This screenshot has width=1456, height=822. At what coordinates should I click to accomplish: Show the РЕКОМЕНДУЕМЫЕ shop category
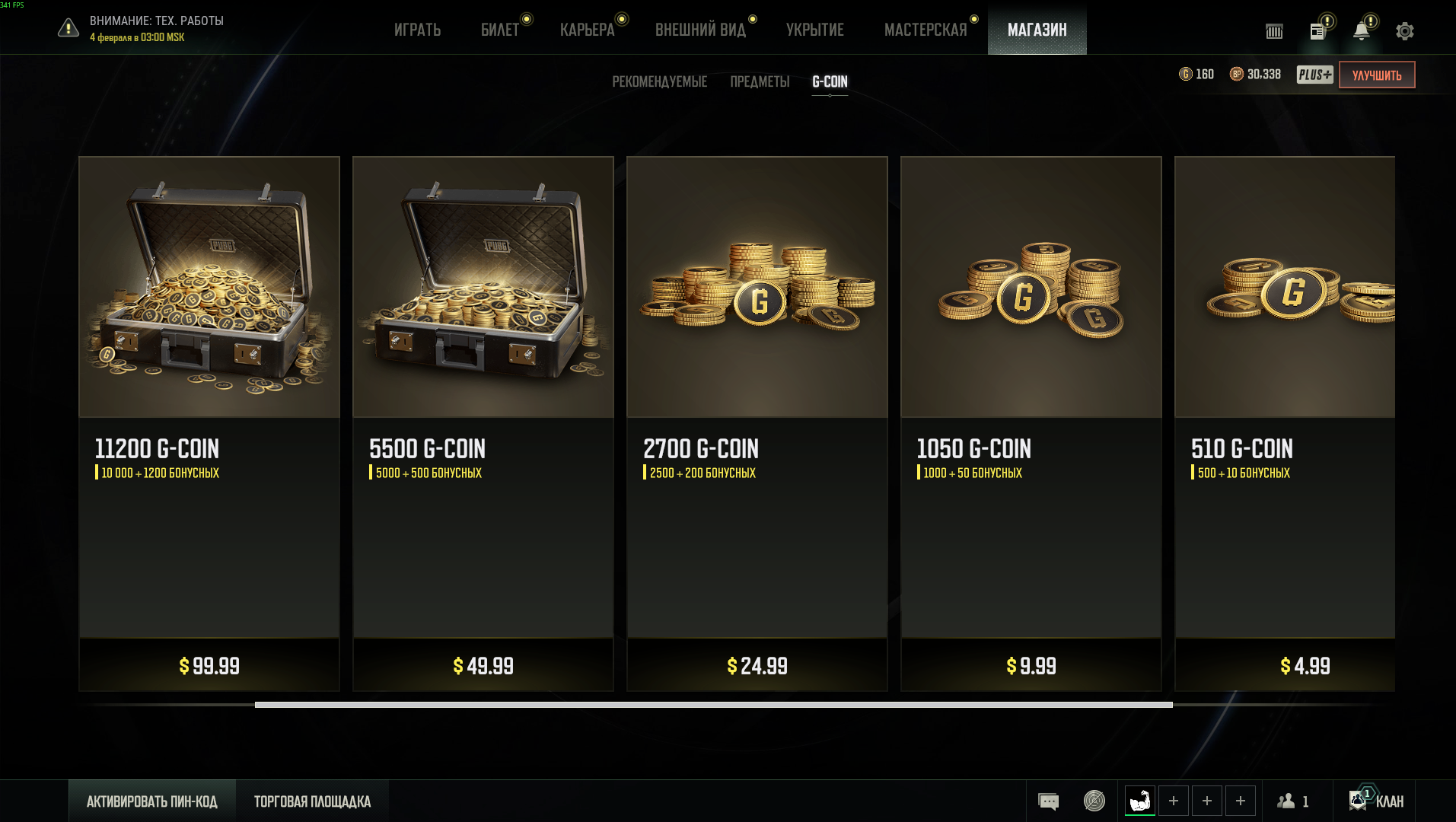(659, 81)
